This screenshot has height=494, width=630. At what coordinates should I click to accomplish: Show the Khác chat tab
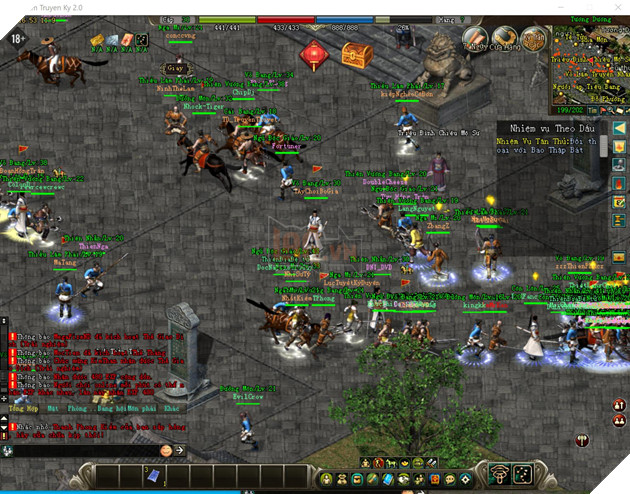click(x=171, y=410)
